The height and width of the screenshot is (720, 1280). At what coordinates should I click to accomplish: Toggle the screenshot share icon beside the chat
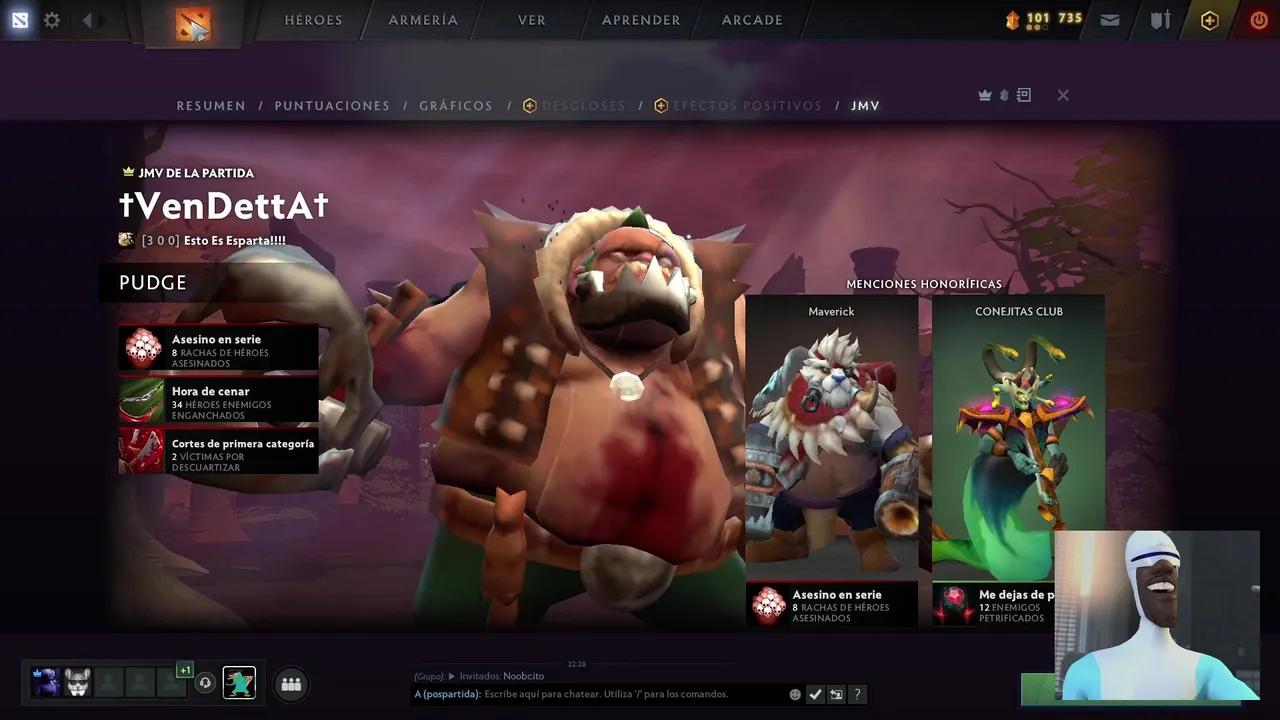click(x=836, y=694)
